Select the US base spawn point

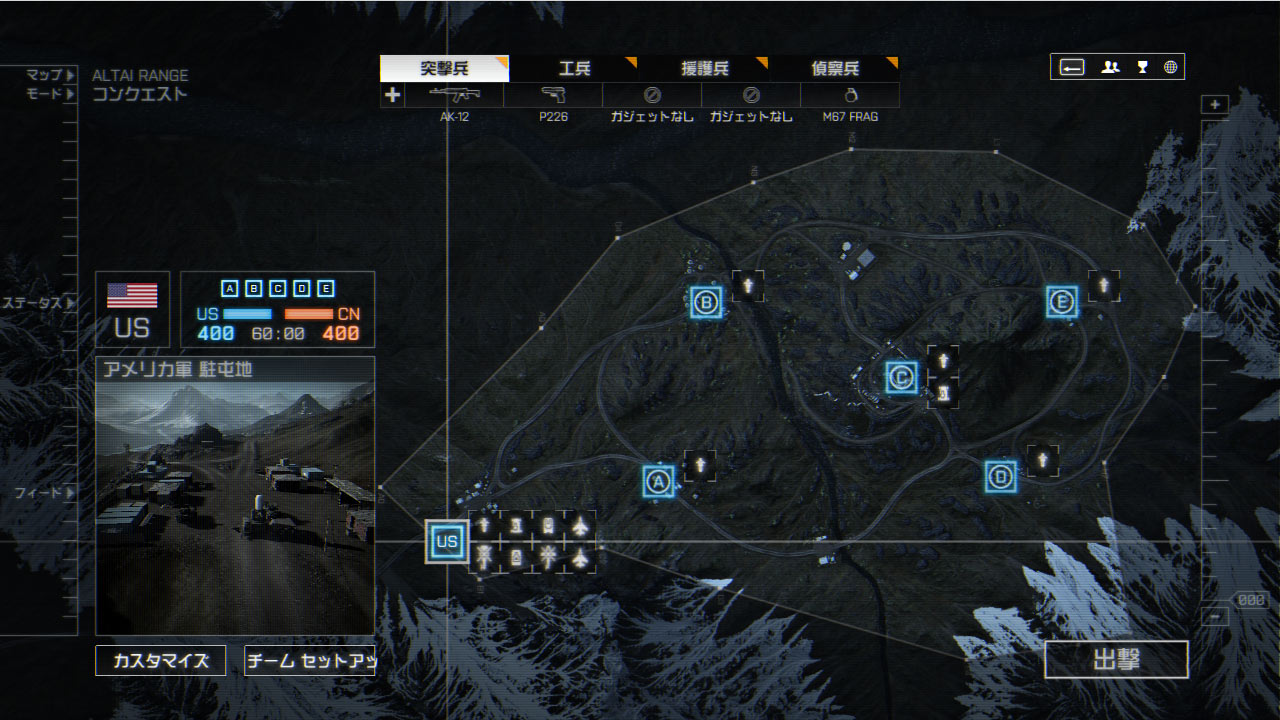tap(446, 542)
